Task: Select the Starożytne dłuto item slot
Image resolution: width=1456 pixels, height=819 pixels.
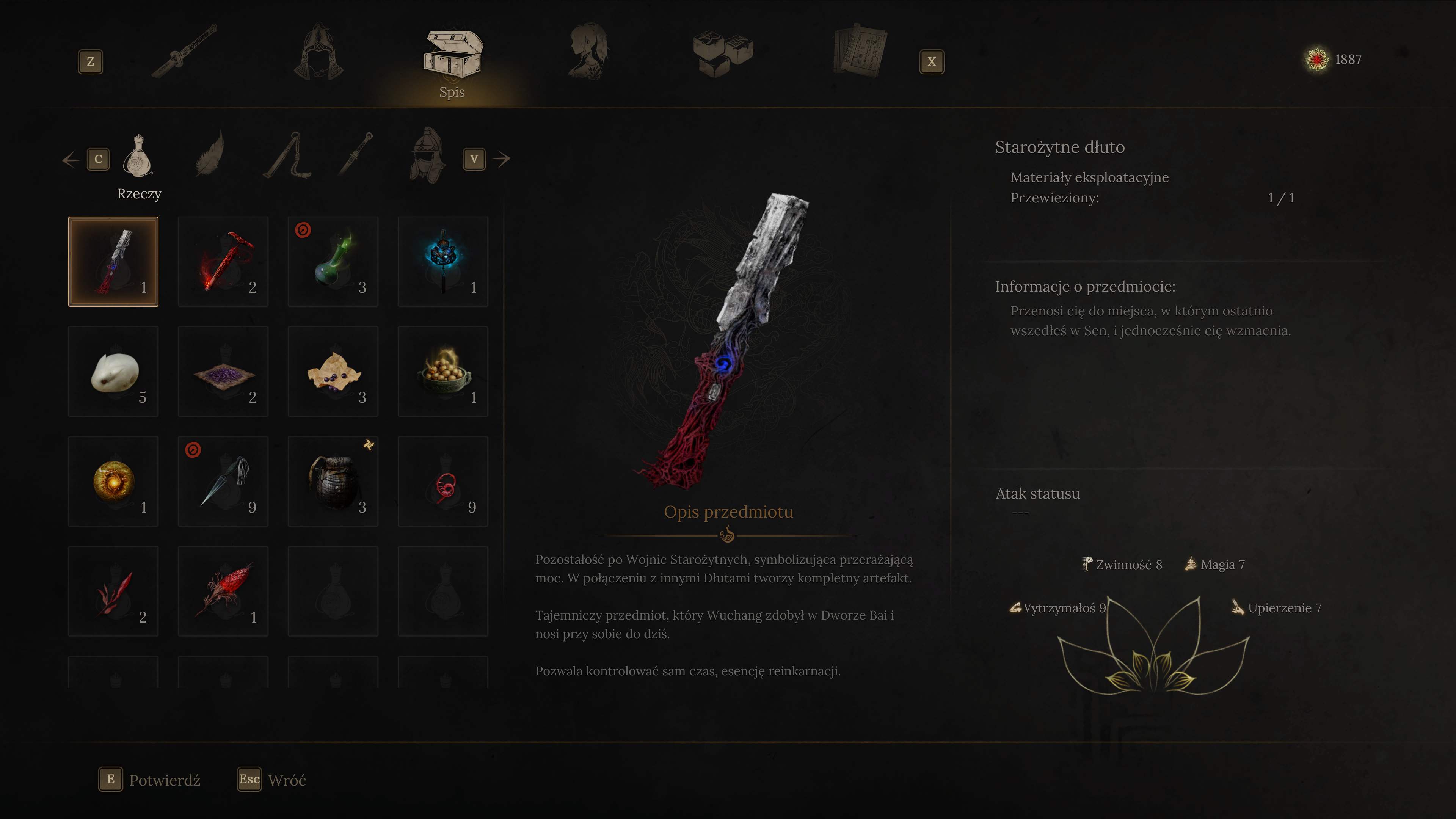Action: click(x=114, y=262)
